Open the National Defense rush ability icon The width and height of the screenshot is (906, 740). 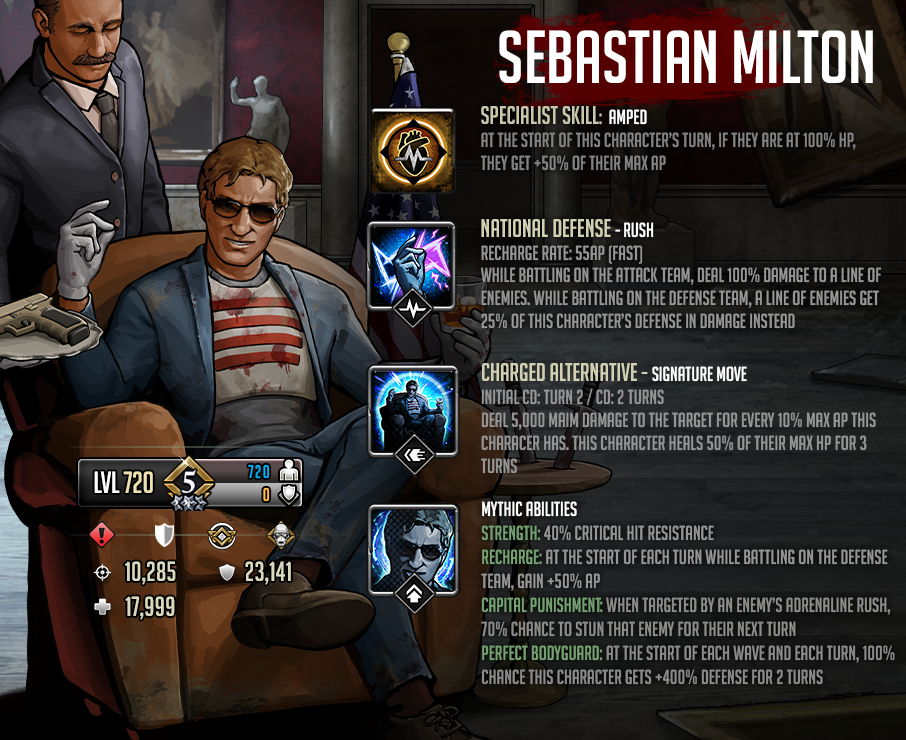(x=412, y=265)
